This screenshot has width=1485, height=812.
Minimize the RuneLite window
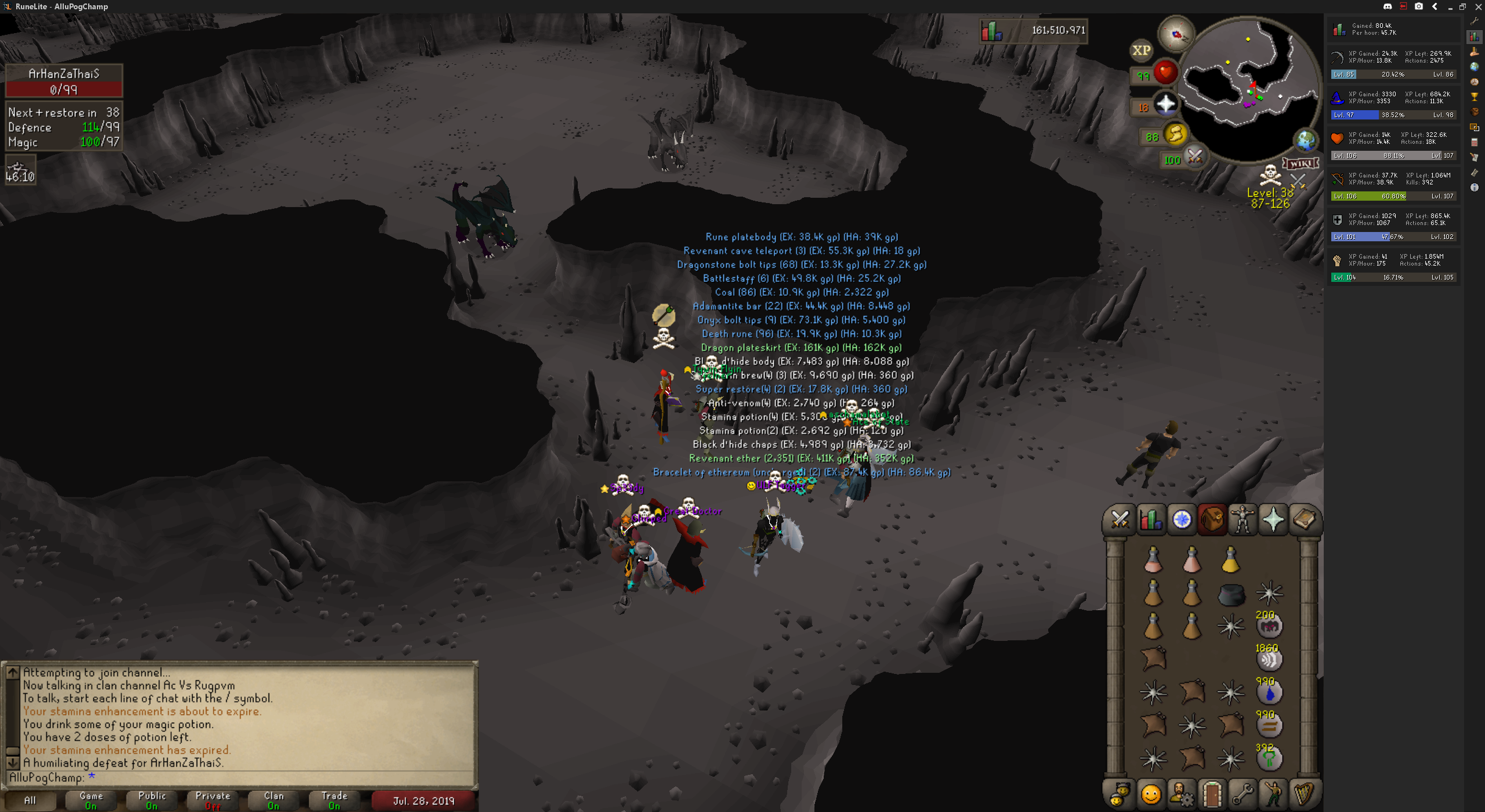click(1450, 7)
